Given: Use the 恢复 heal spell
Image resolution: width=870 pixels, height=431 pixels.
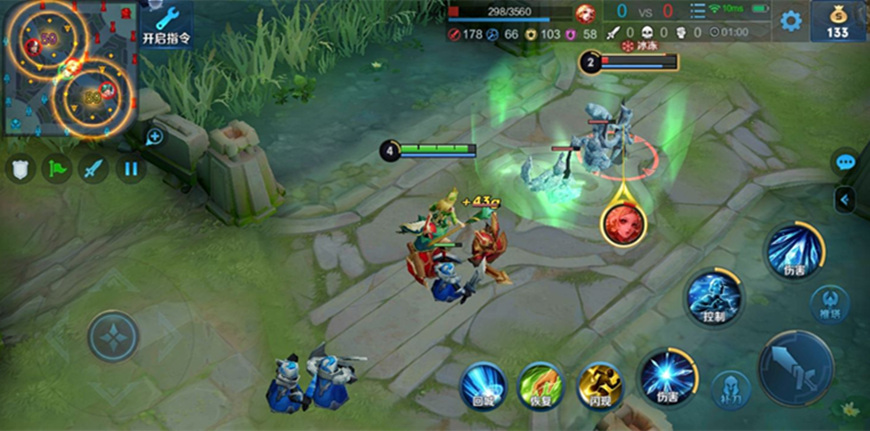Looking at the screenshot, I should point(541,383).
